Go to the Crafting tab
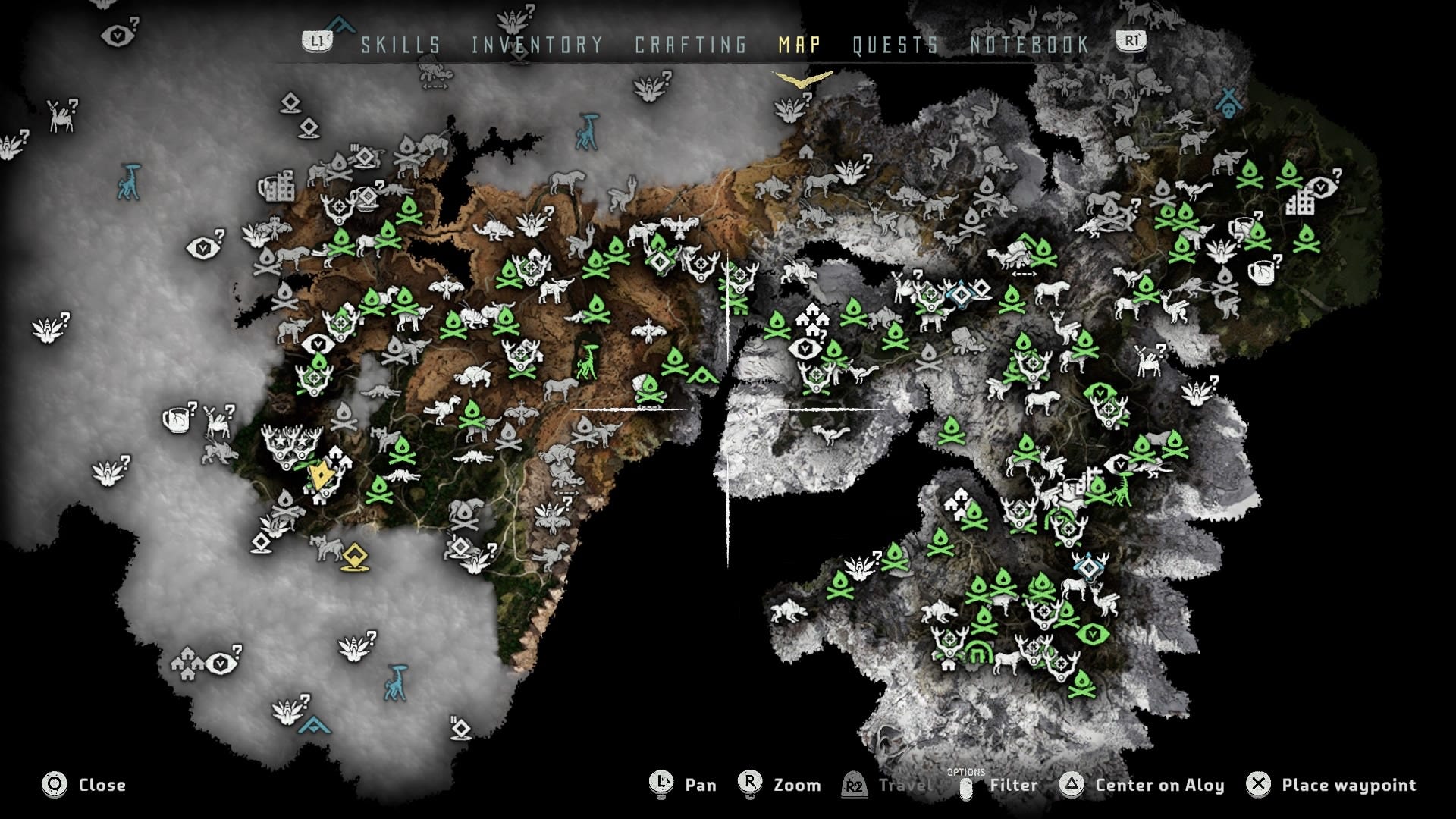The height and width of the screenshot is (819, 1456). point(691,45)
